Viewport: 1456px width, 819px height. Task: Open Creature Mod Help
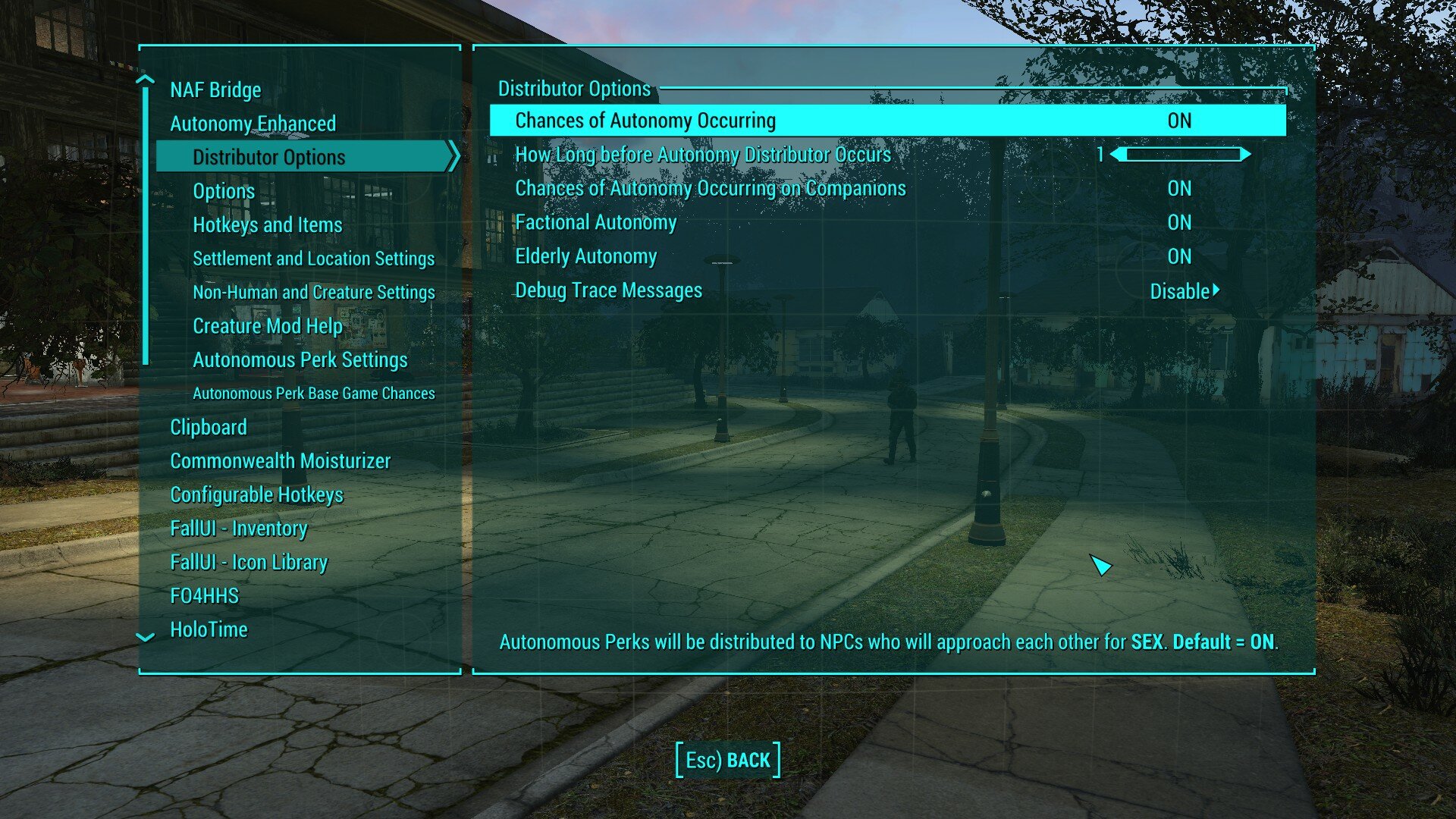[267, 325]
